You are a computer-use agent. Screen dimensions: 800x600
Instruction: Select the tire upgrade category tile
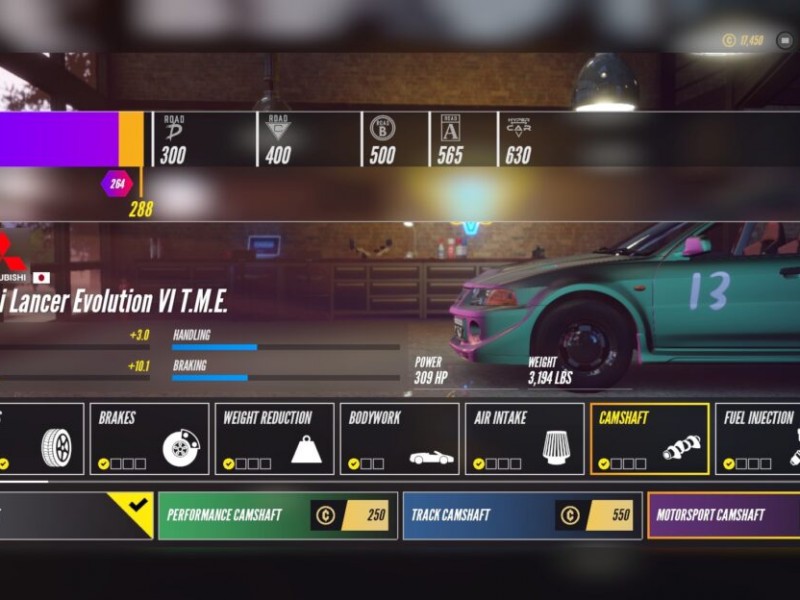(40, 438)
